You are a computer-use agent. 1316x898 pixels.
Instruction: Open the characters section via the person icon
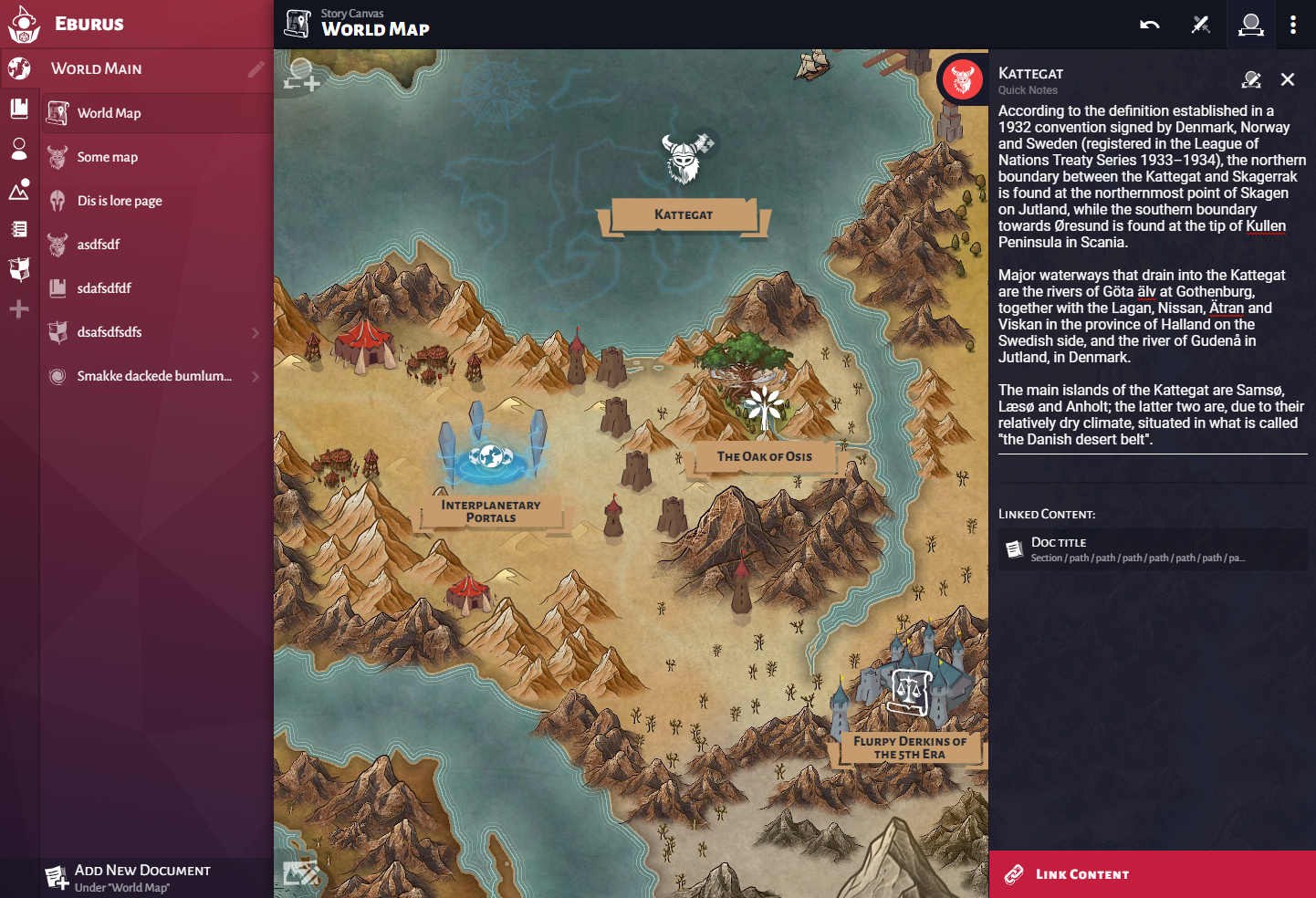coord(18,149)
